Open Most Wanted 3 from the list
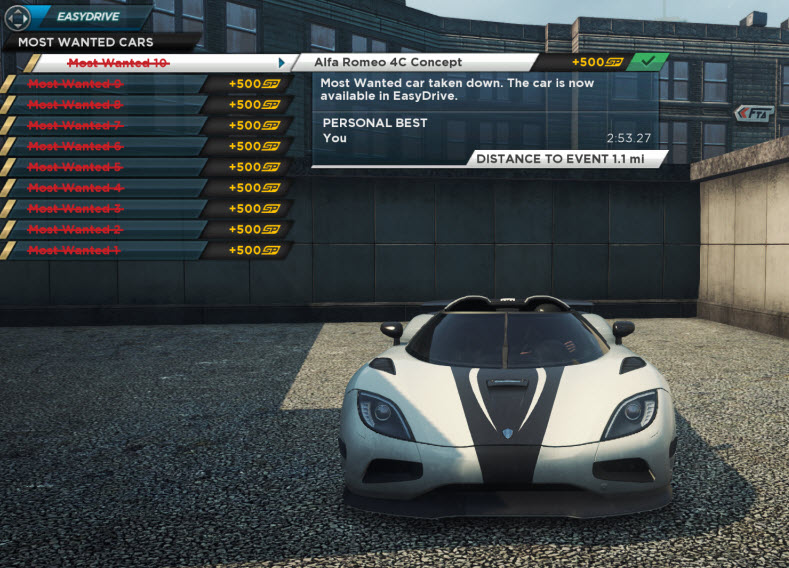Viewport: 789px width, 568px height. (75, 208)
